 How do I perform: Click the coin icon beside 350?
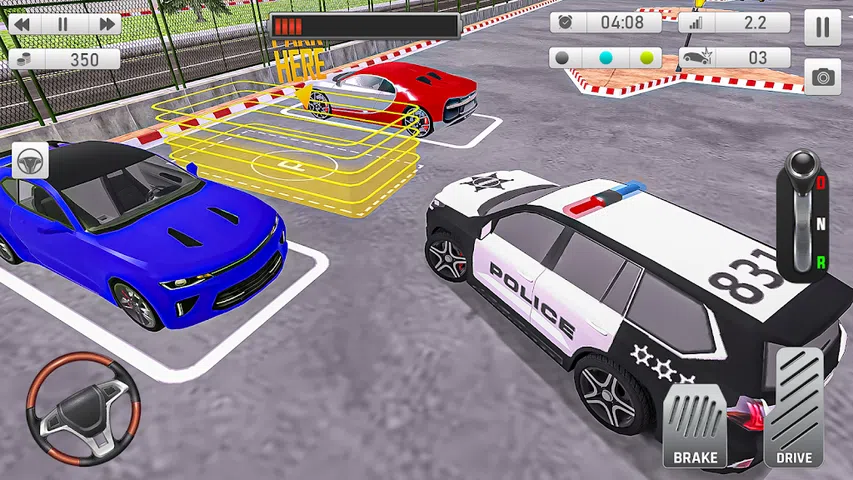pyautogui.click(x=24, y=59)
